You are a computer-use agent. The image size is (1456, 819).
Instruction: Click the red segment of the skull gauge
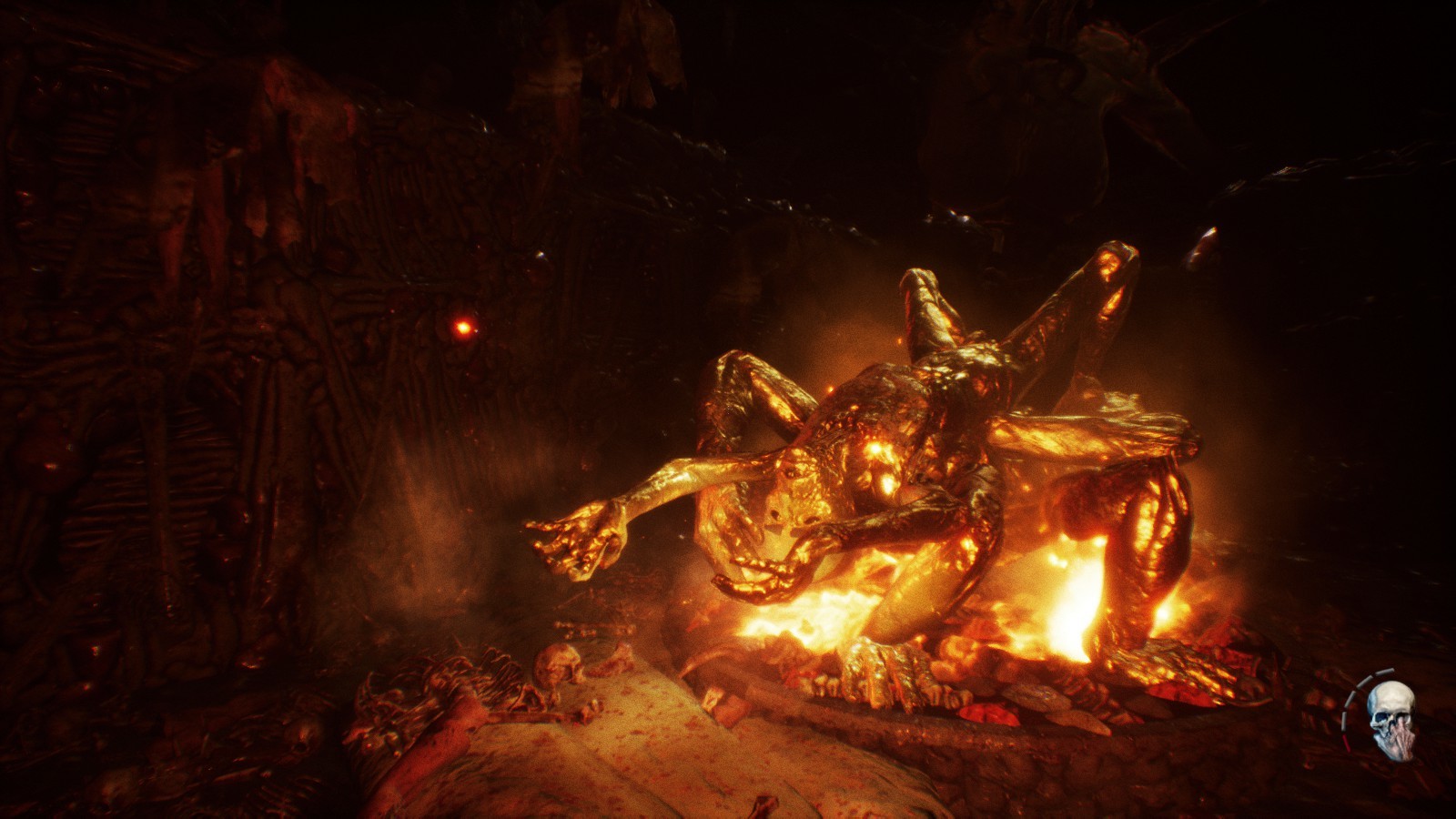pos(1345,743)
